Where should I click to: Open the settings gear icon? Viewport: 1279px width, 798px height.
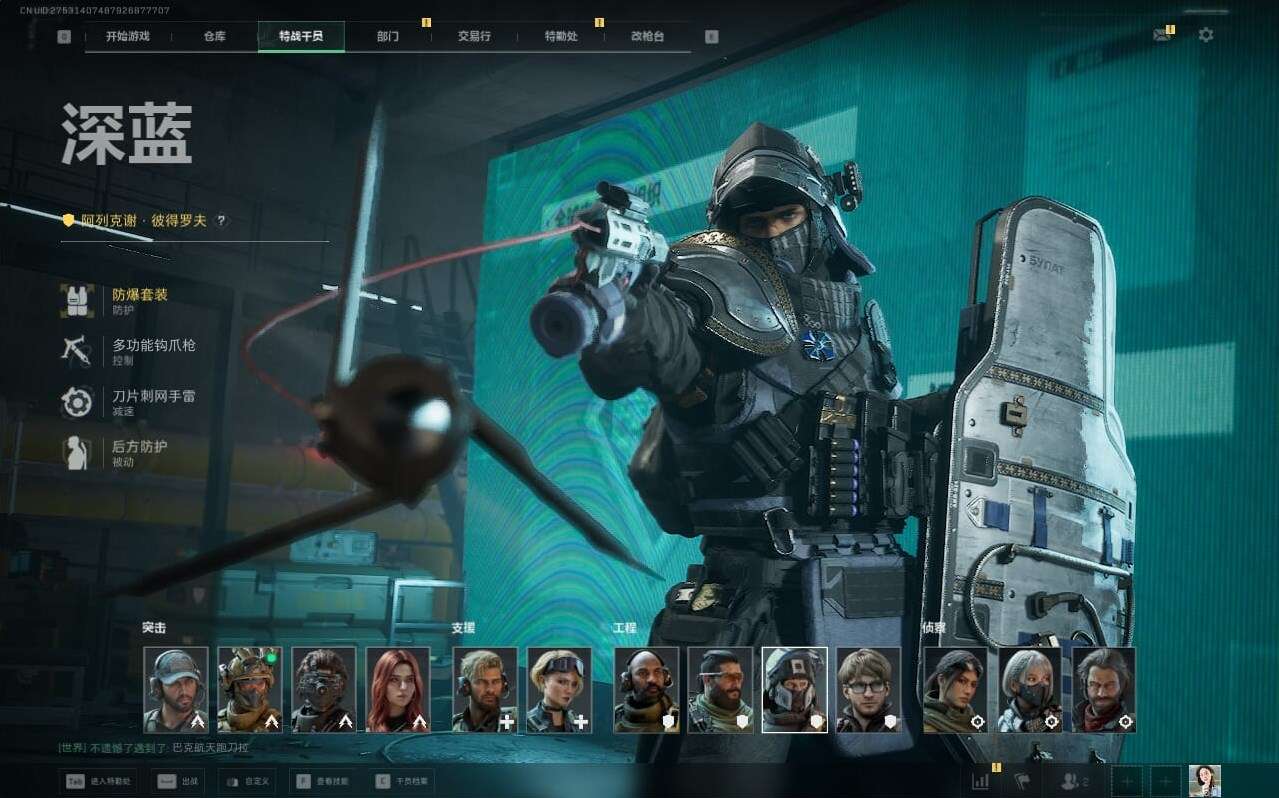(x=1206, y=35)
